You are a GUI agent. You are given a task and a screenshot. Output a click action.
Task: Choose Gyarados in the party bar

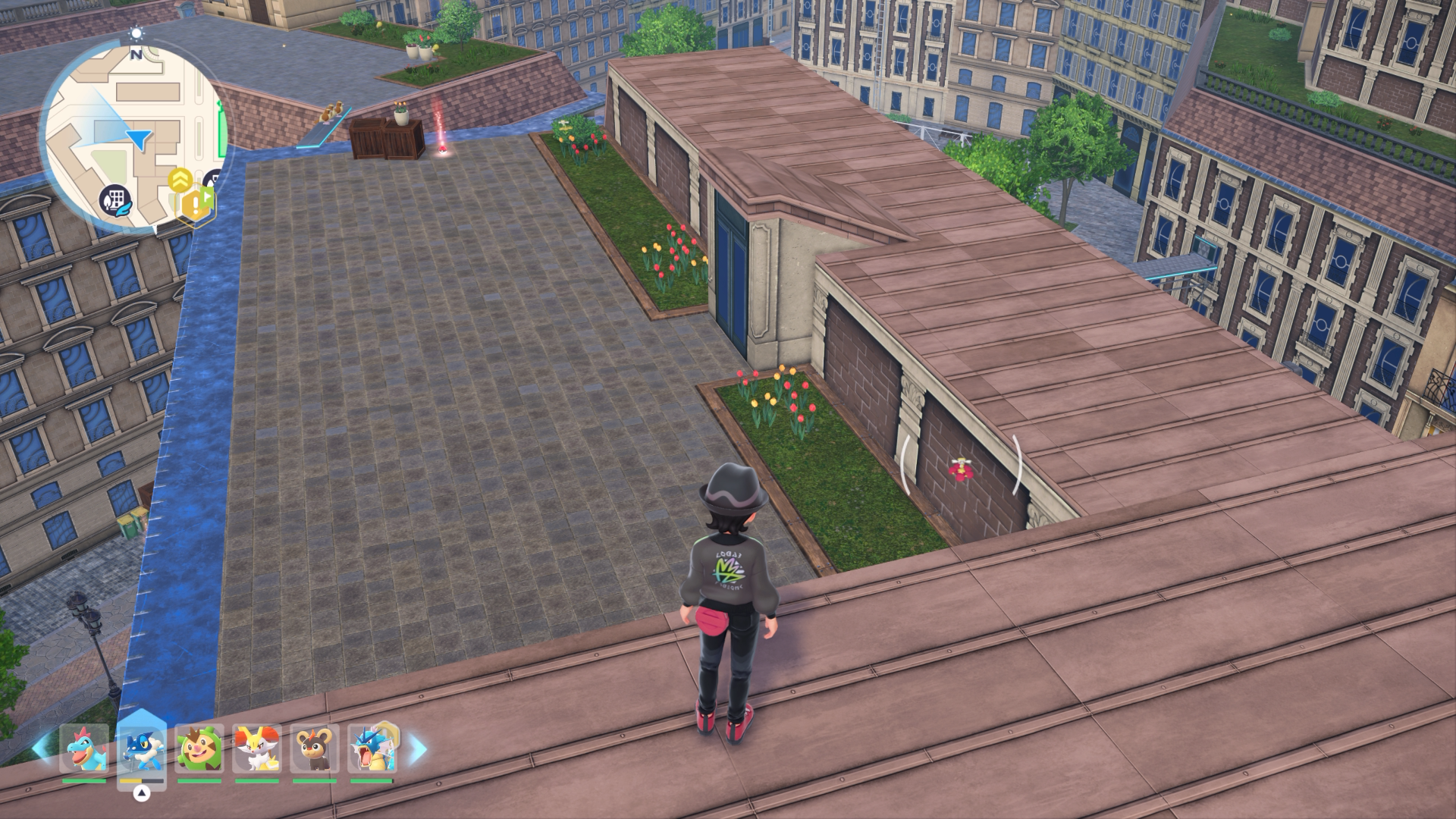point(372,748)
